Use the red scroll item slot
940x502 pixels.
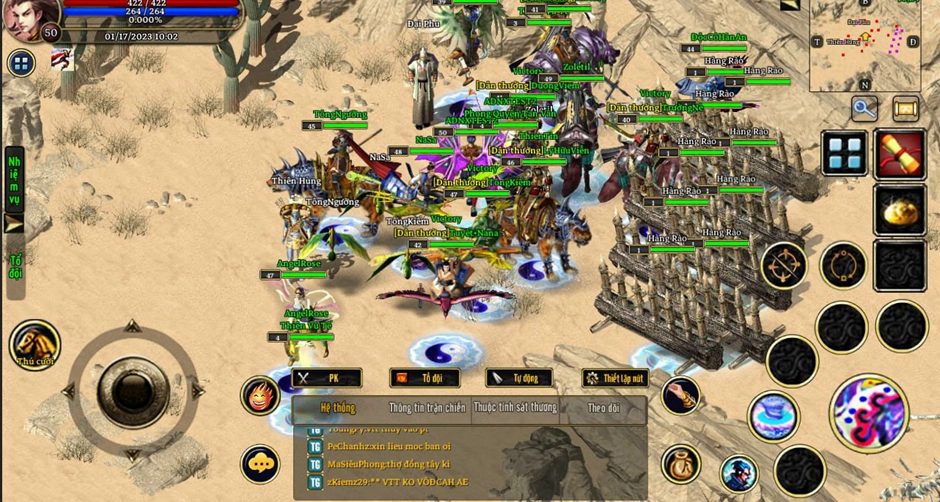[899, 153]
